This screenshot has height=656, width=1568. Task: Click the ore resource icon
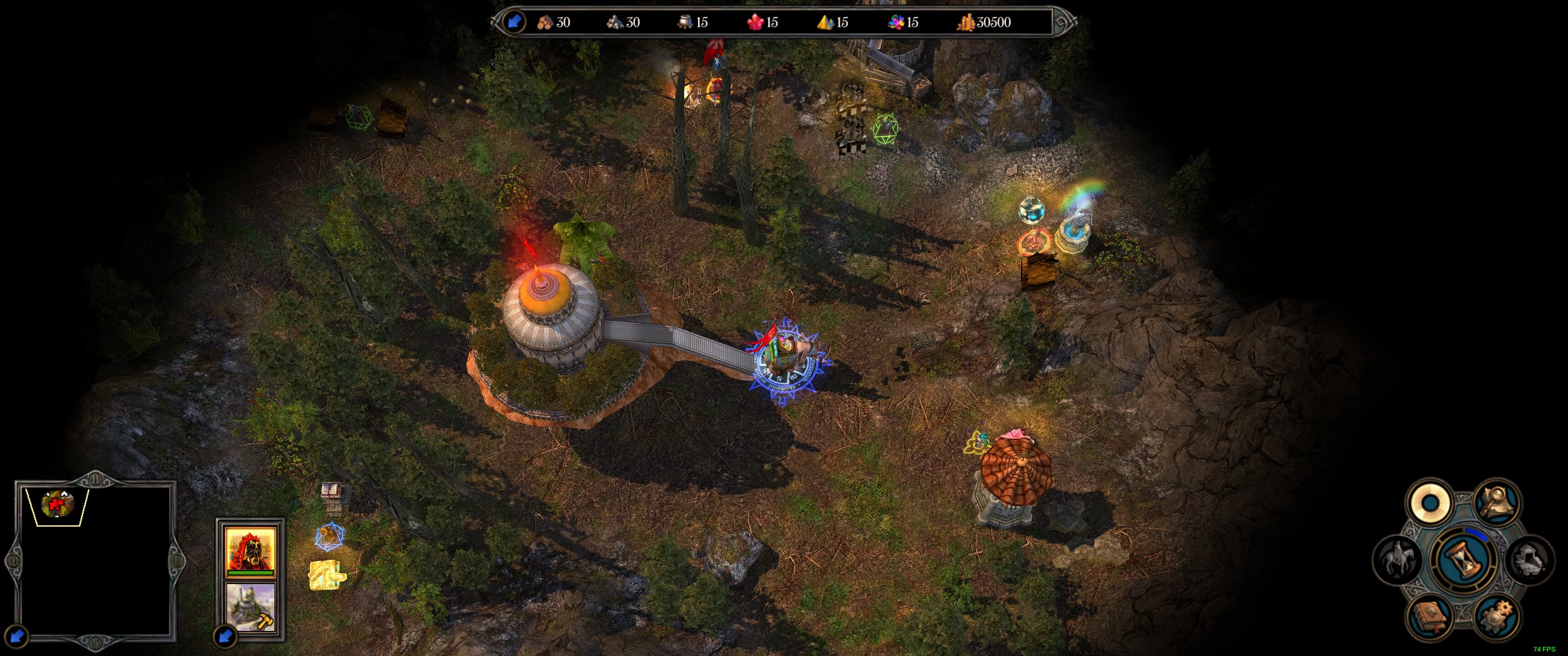(615, 22)
